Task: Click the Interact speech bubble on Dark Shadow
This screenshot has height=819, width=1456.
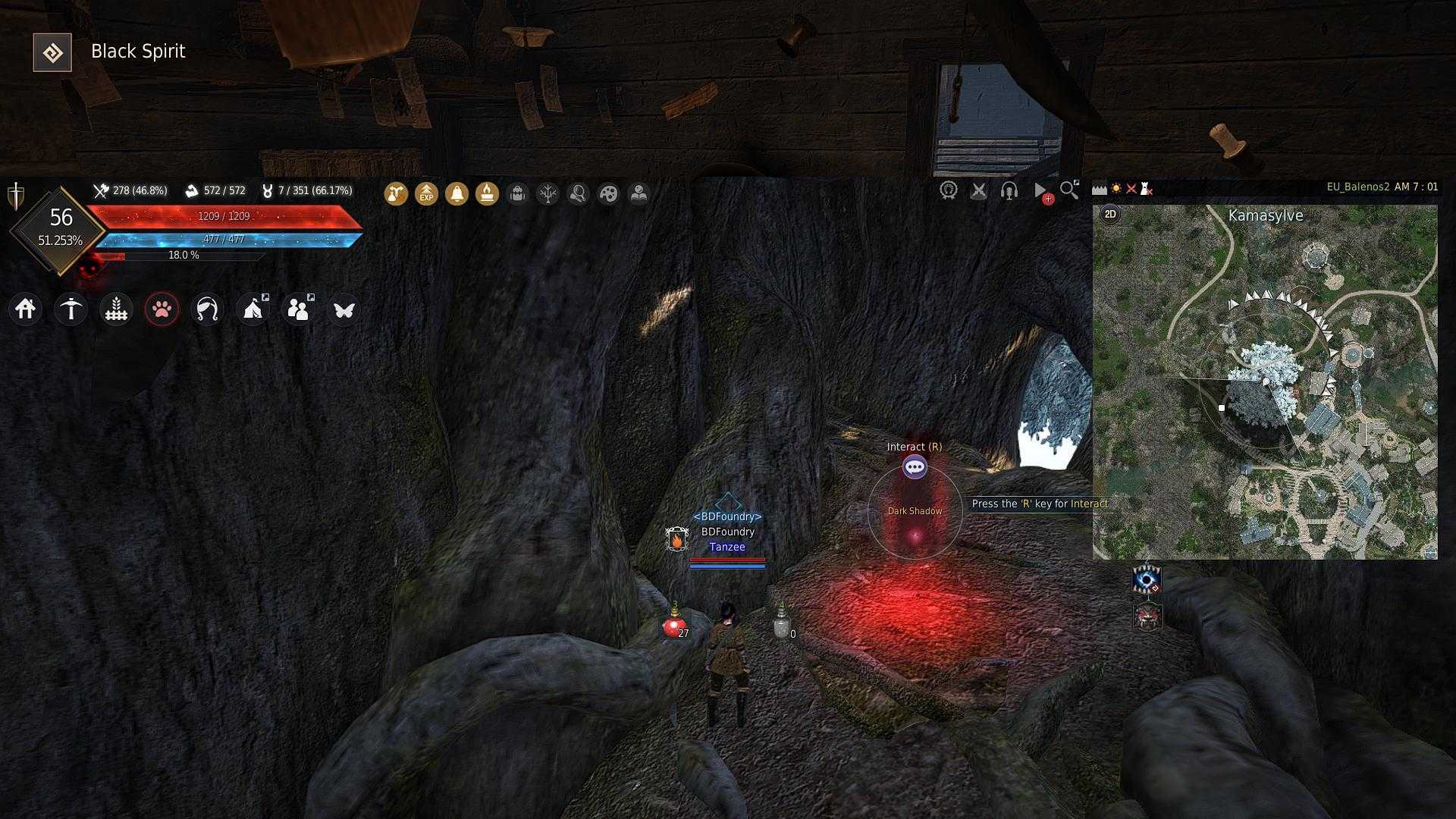Action: point(915,467)
